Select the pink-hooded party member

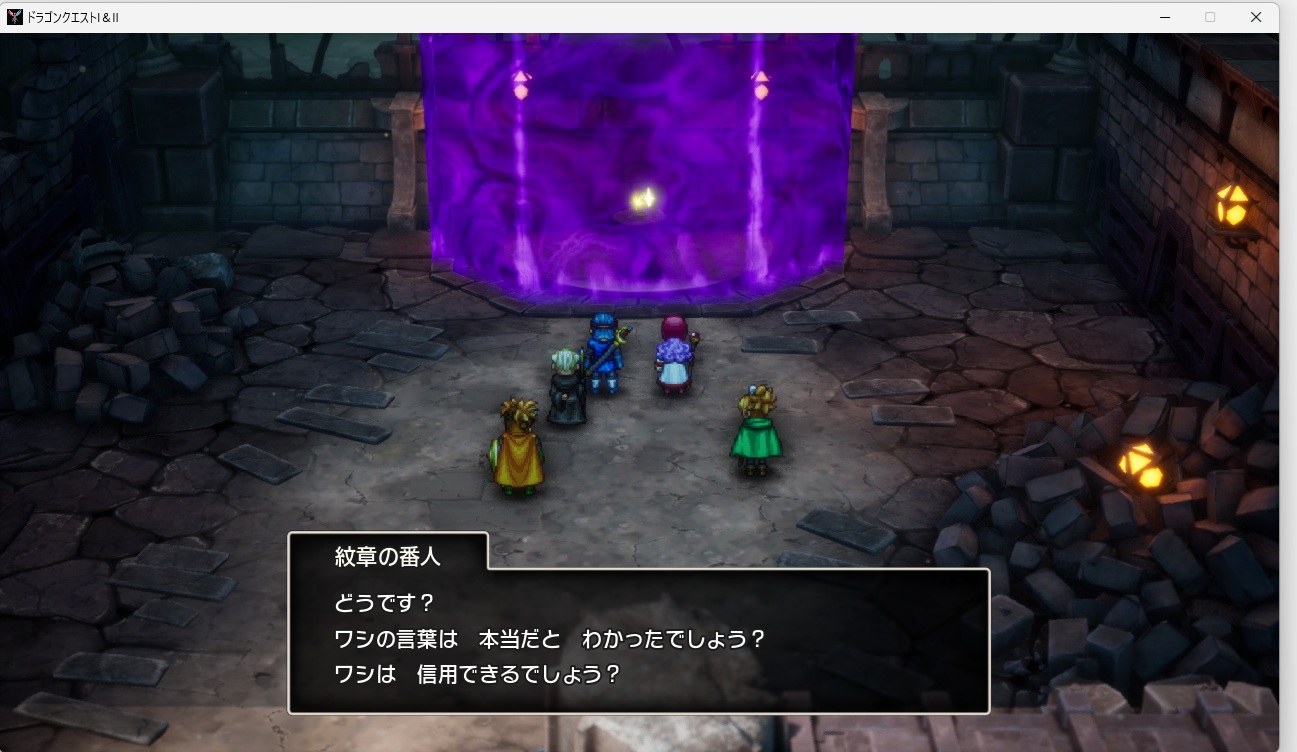673,352
